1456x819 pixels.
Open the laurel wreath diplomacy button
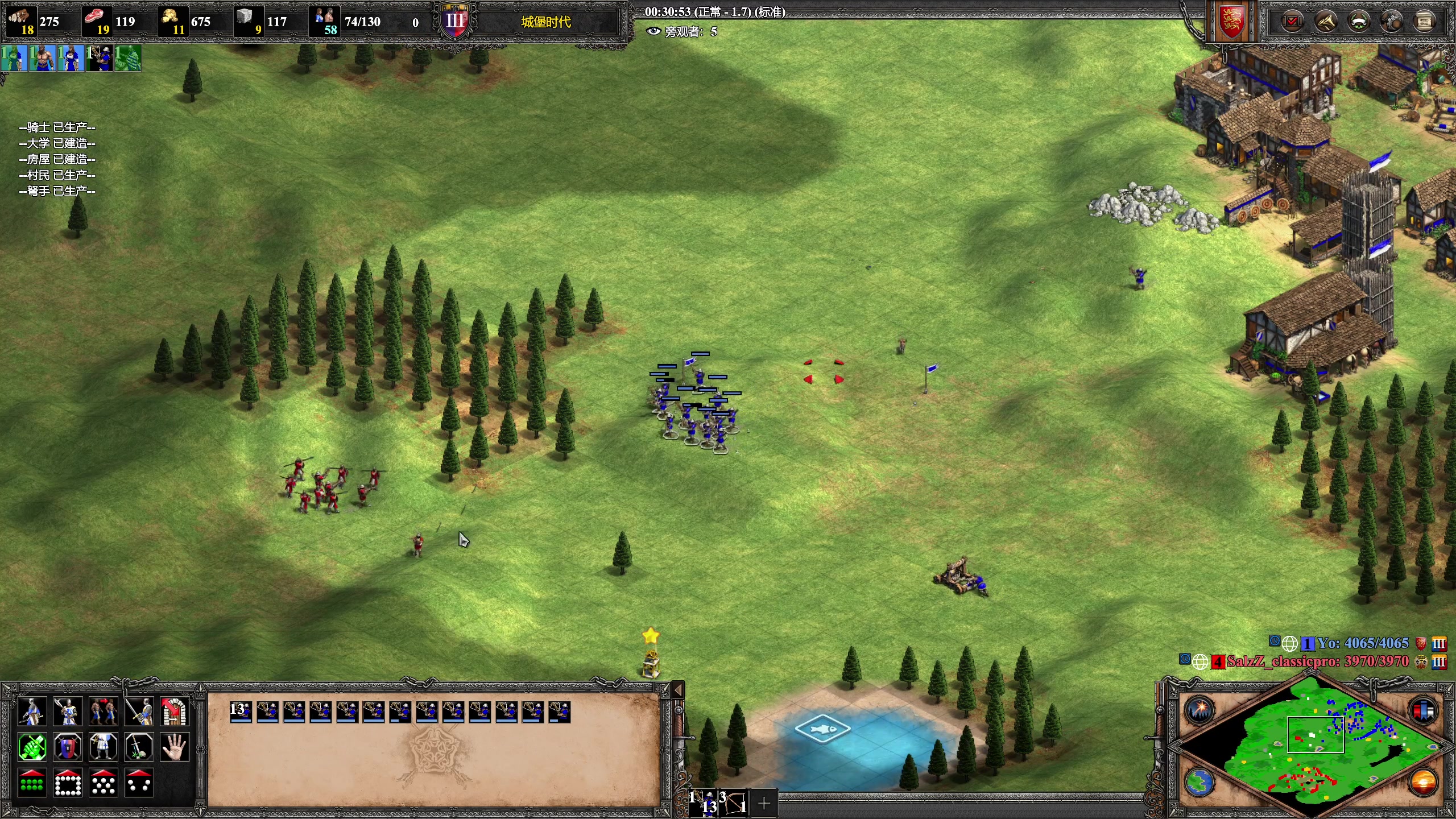coord(1359,22)
